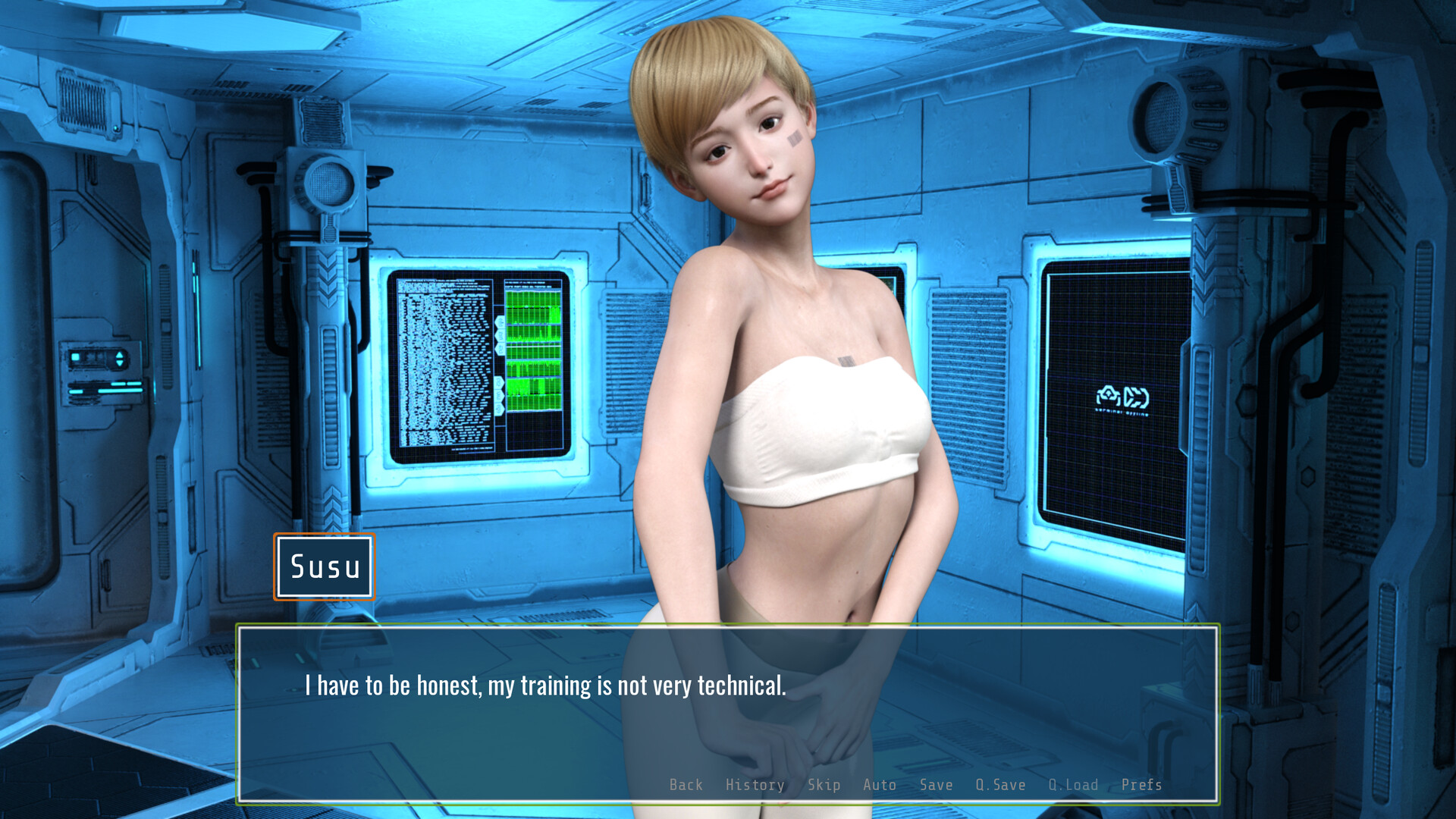The image size is (1456, 819).
Task: Toggle Auto-forward reading mode
Action: click(x=879, y=785)
